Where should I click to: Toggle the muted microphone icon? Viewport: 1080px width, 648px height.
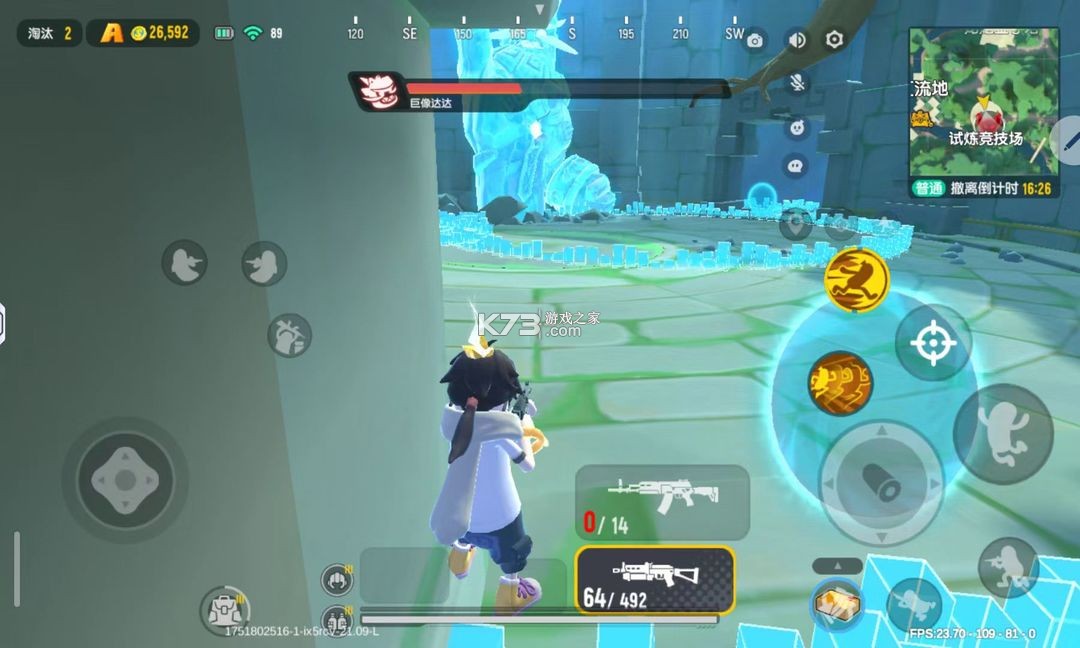[x=797, y=83]
